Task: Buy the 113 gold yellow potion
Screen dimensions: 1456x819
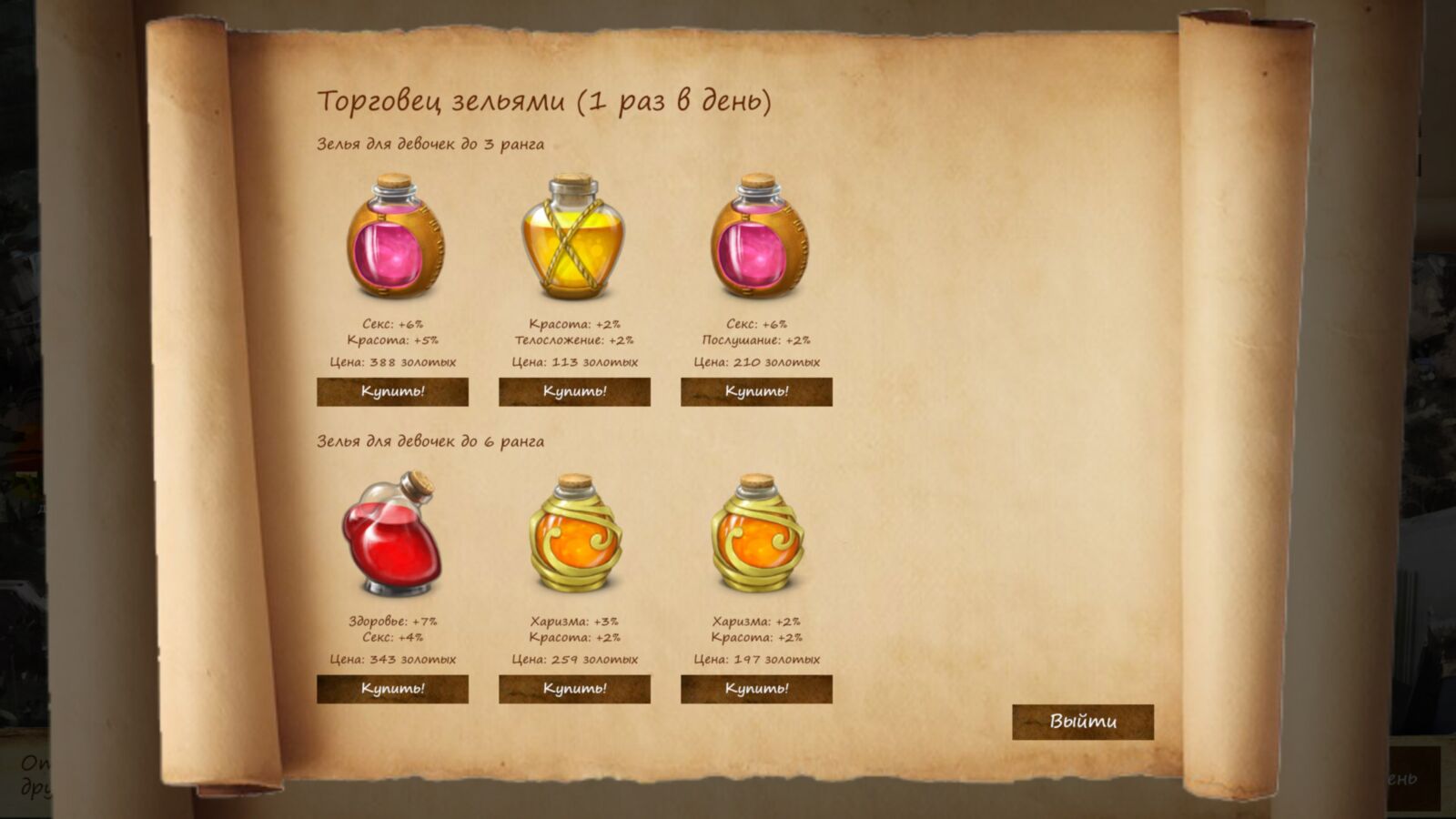Action: (x=574, y=391)
